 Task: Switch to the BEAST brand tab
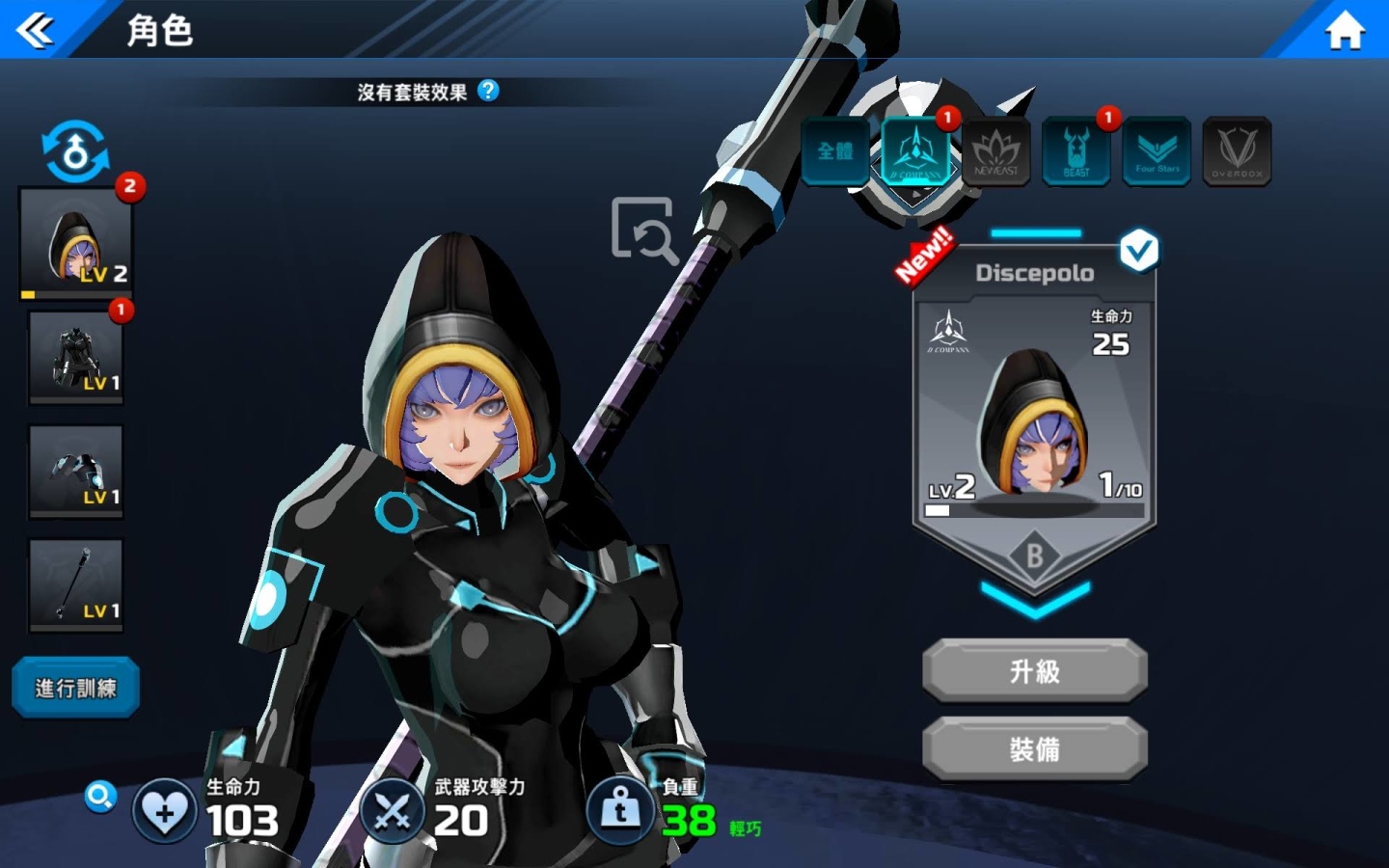[x=1076, y=151]
